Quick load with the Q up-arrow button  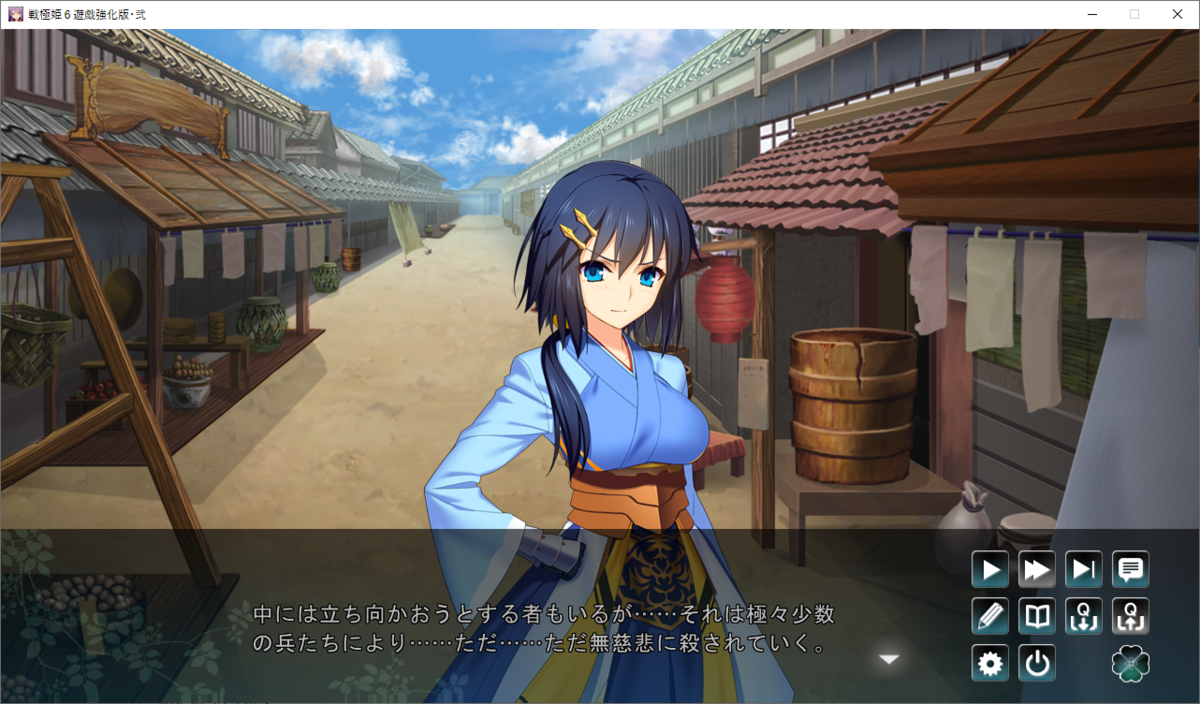(x=1131, y=616)
